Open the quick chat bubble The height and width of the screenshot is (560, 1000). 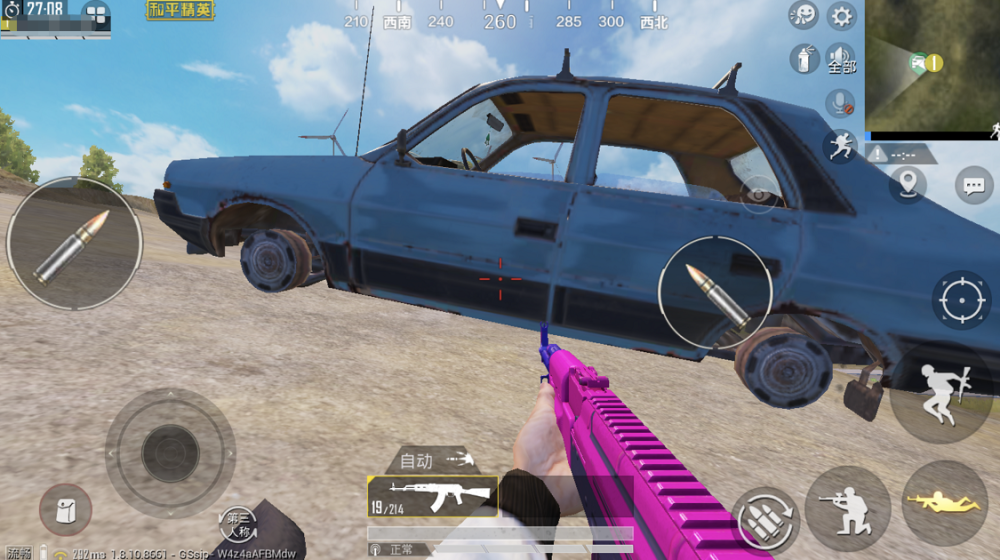click(973, 185)
